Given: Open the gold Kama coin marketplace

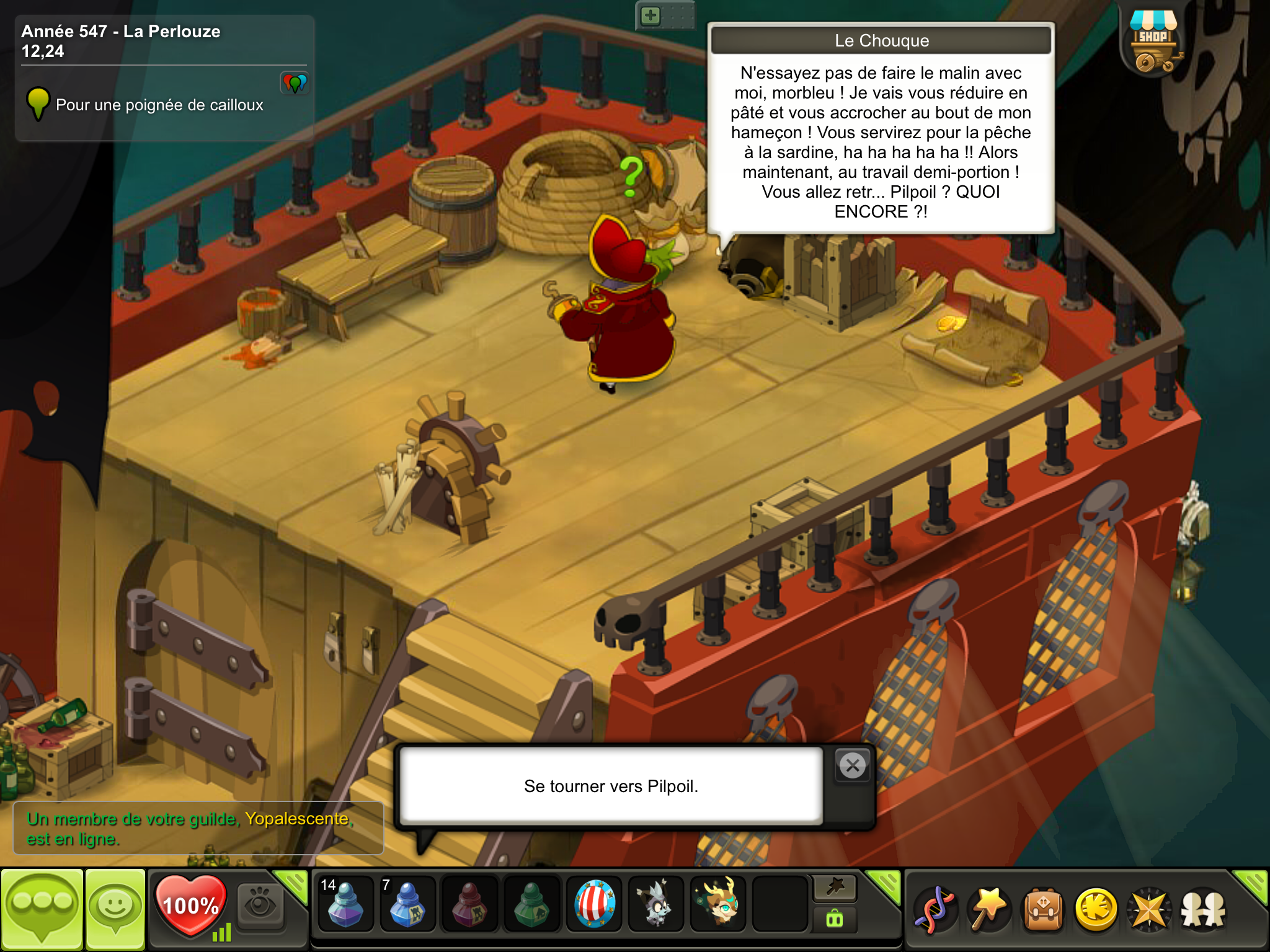Looking at the screenshot, I should 1096,910.
